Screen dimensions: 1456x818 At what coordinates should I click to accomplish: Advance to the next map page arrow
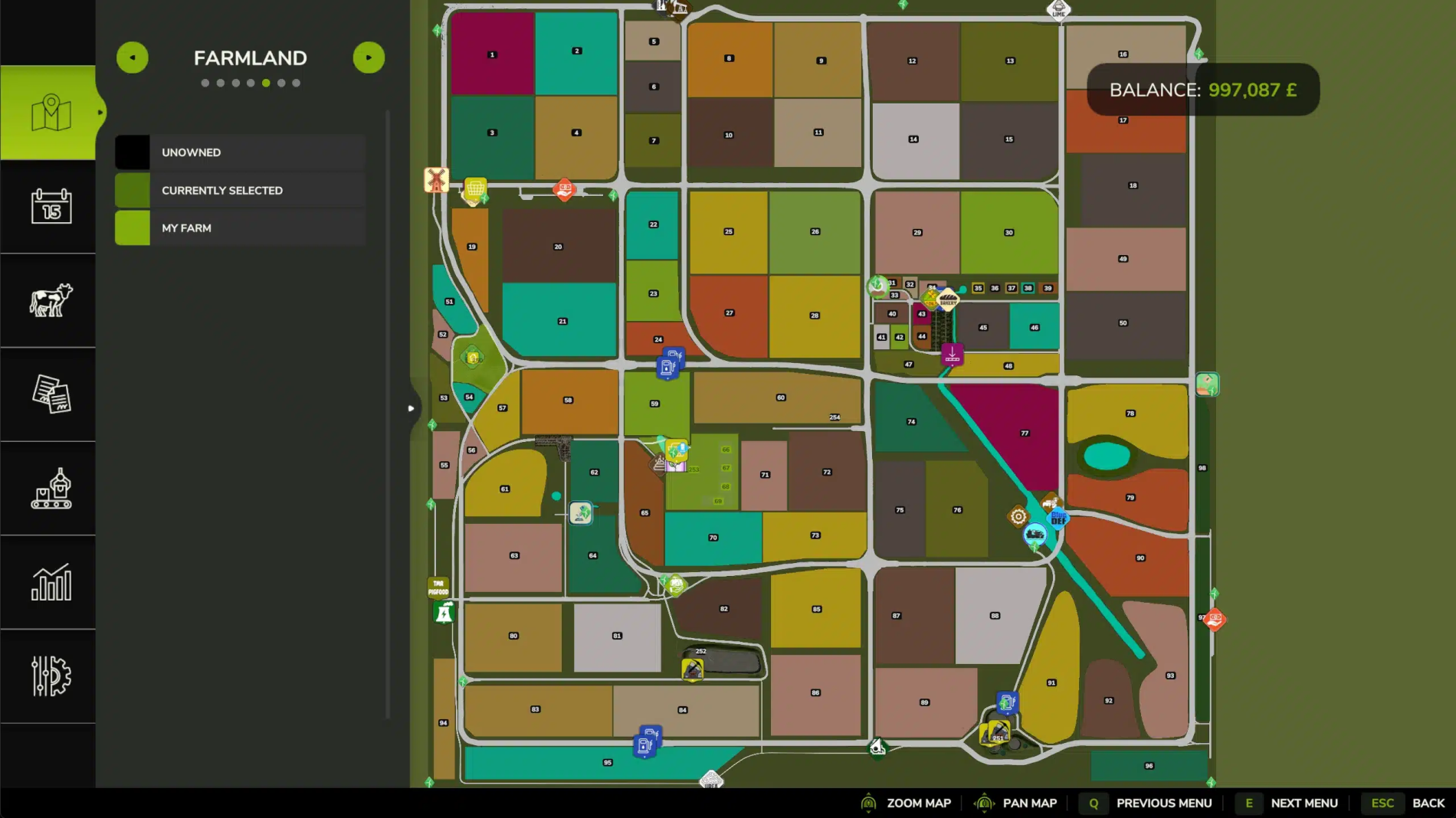tap(369, 57)
